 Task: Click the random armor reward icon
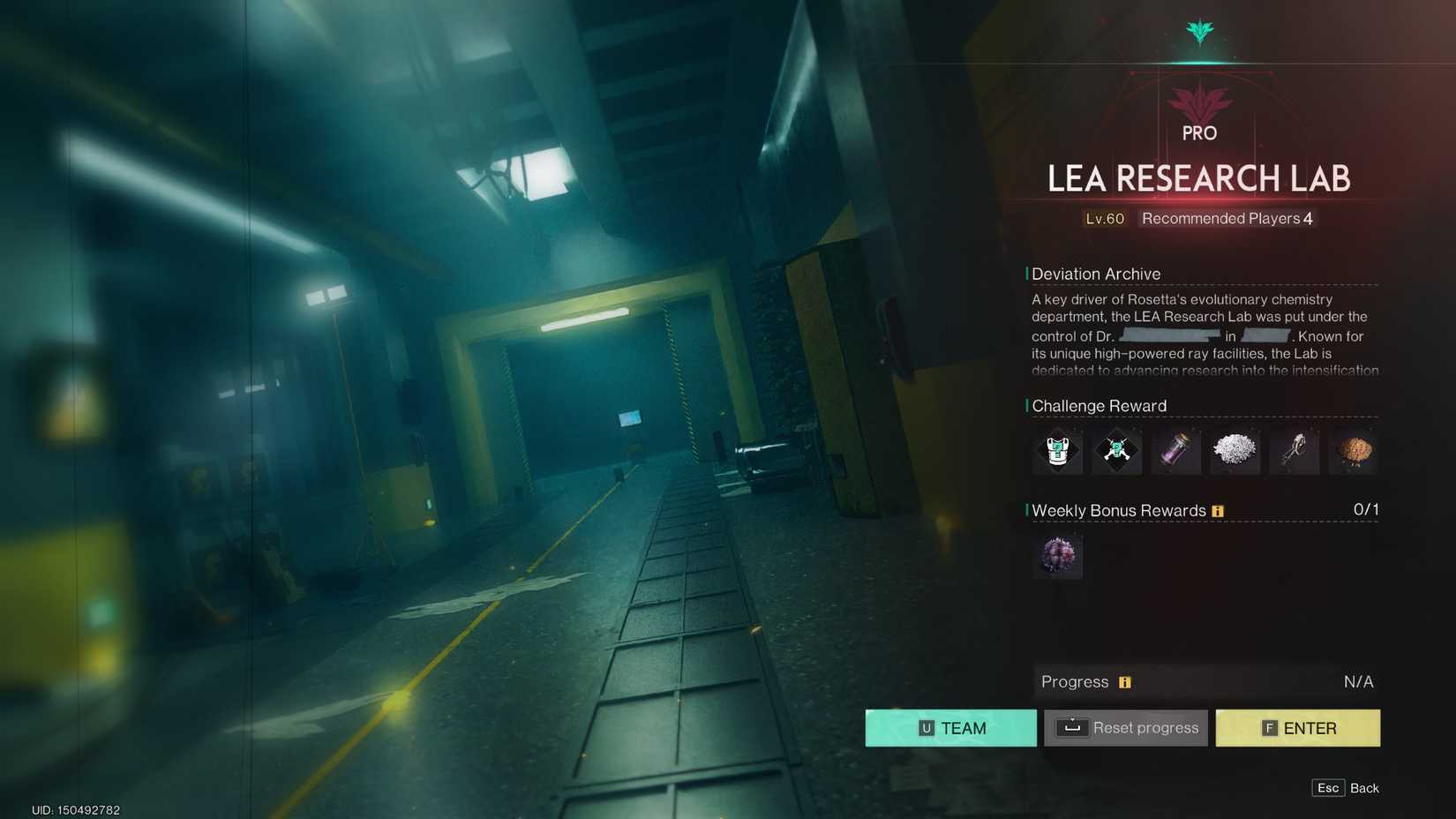(x=1057, y=451)
